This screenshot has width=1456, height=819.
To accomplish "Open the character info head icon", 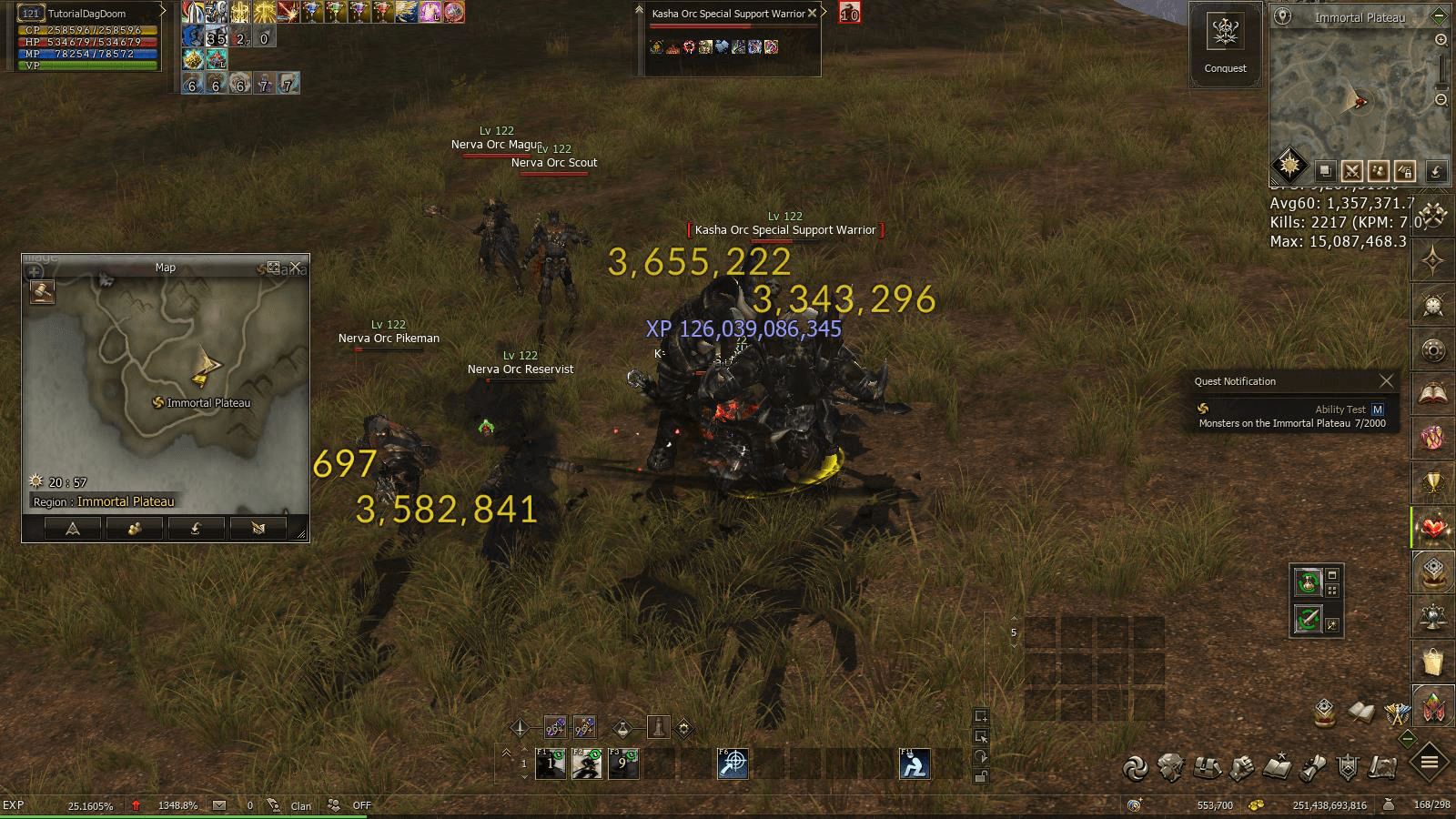I will pos(1169,767).
